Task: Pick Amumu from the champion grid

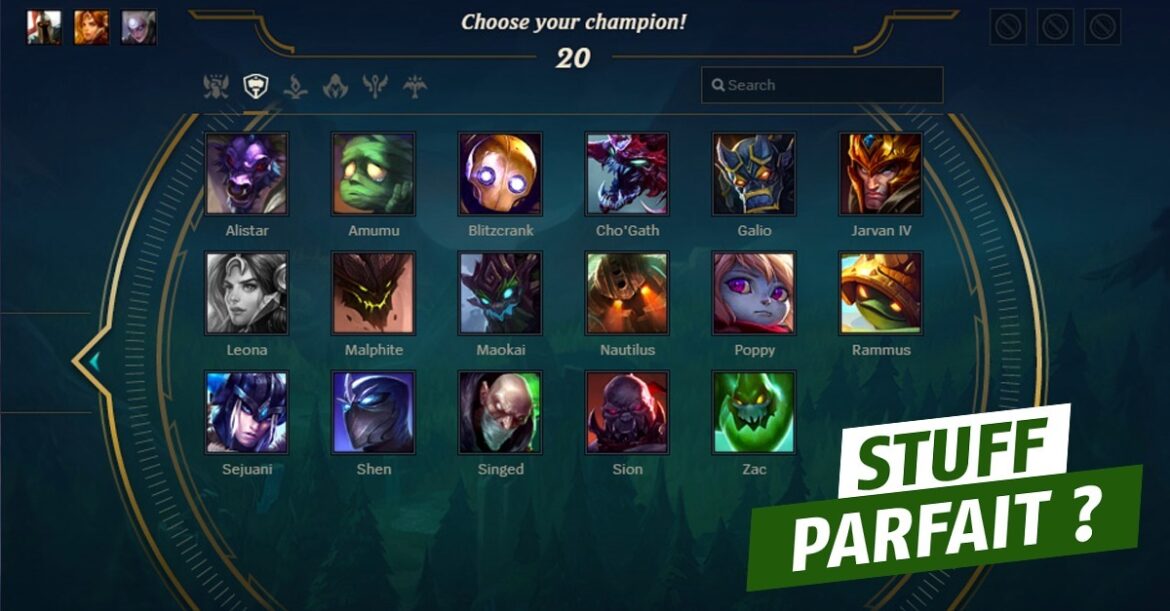Action: [x=373, y=175]
